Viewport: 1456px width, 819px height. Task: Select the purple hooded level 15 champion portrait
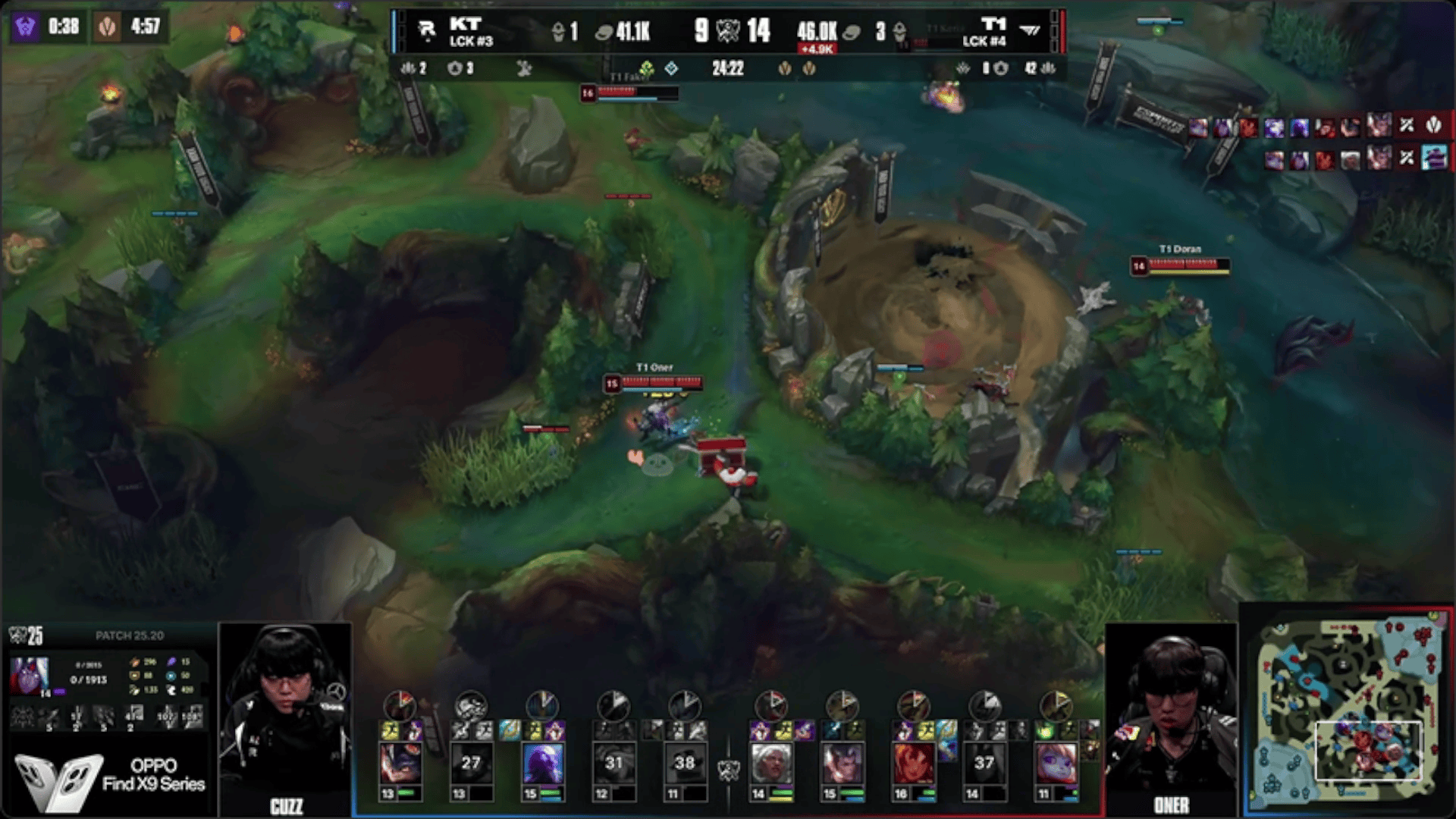click(x=542, y=762)
